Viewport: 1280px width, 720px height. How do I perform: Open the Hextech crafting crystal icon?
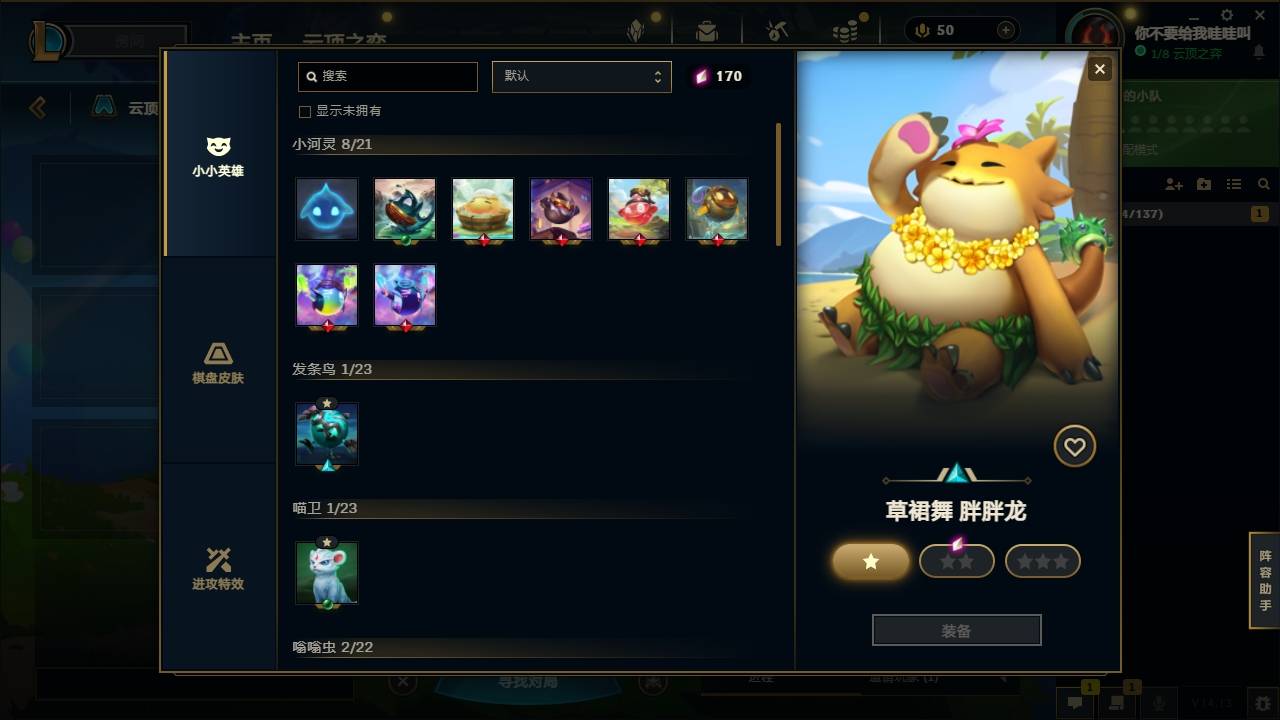pyautogui.click(x=637, y=30)
